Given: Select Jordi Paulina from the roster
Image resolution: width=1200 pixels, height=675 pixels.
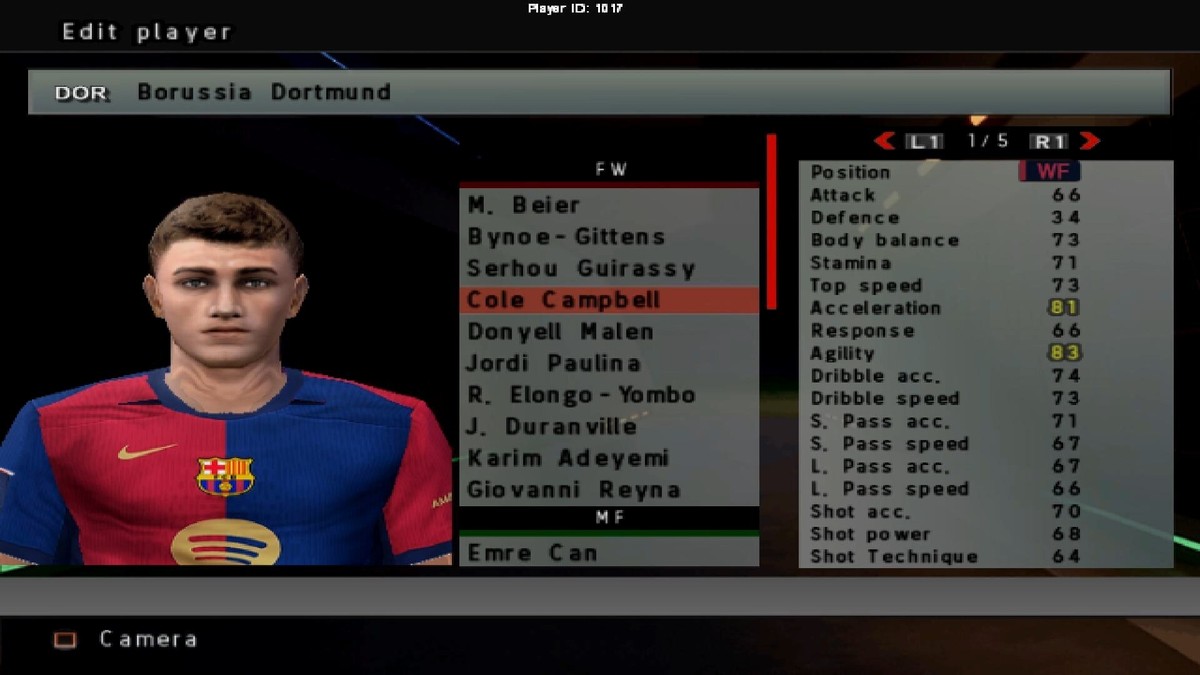Looking at the screenshot, I should (608, 364).
